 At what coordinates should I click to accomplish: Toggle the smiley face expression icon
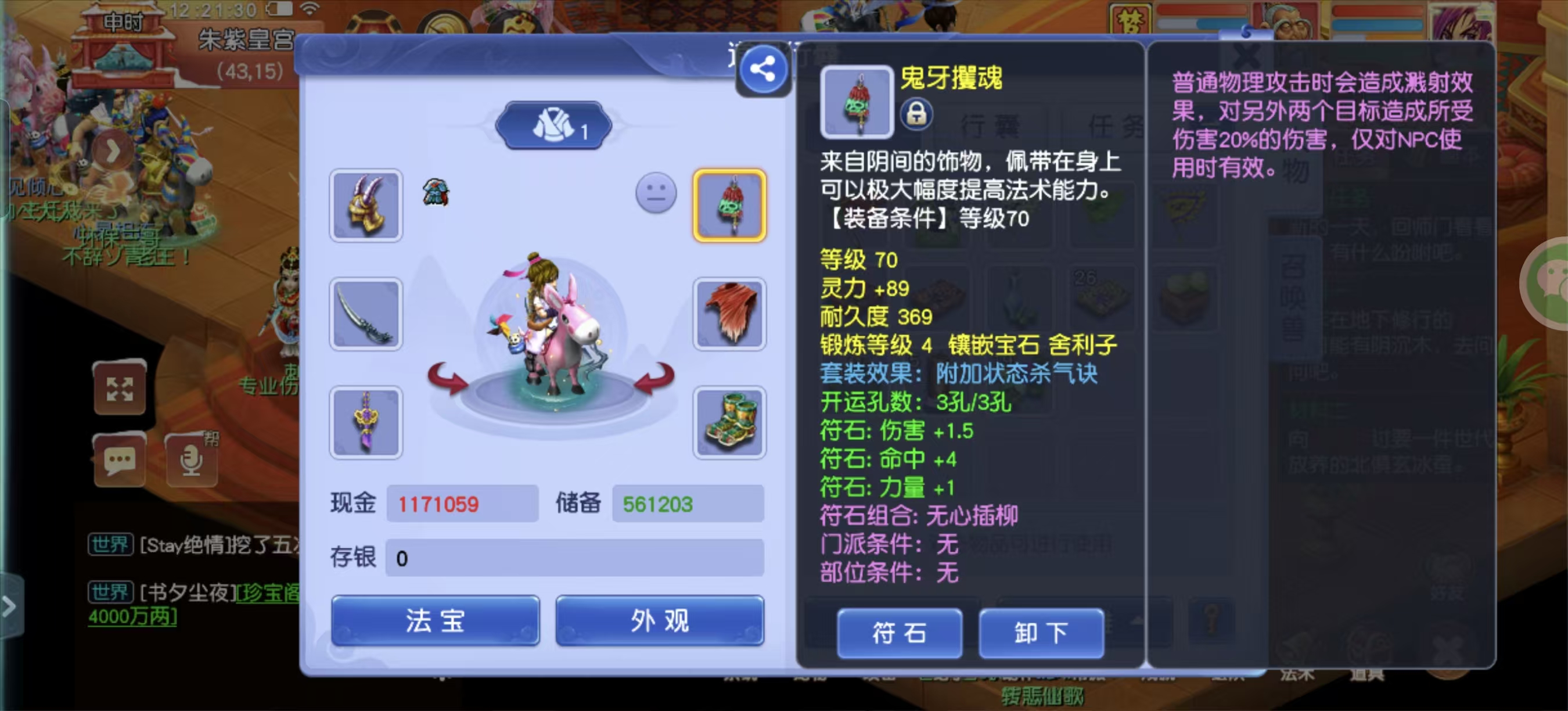click(x=656, y=193)
